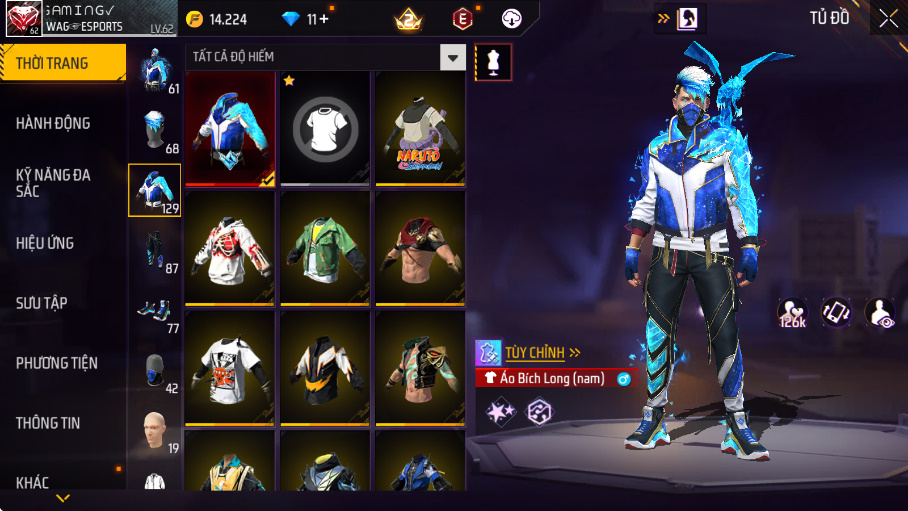Add more diamonds with the plus button
Viewport: 908px width, 511px height.
[x=323, y=19]
